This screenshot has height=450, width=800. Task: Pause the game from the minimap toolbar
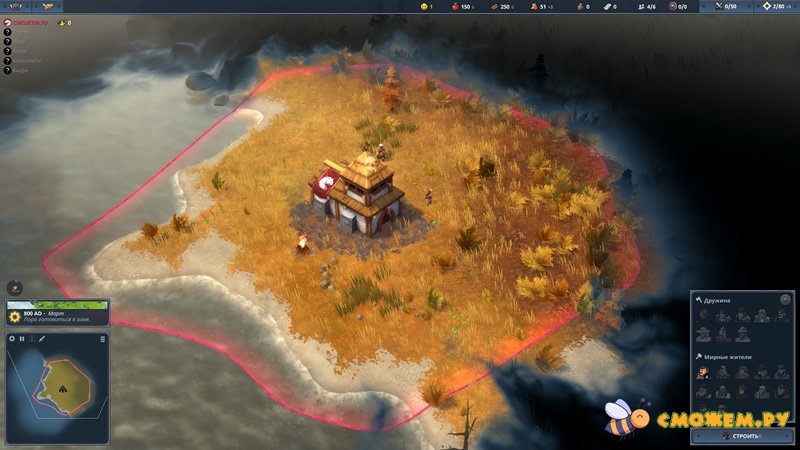[22, 339]
